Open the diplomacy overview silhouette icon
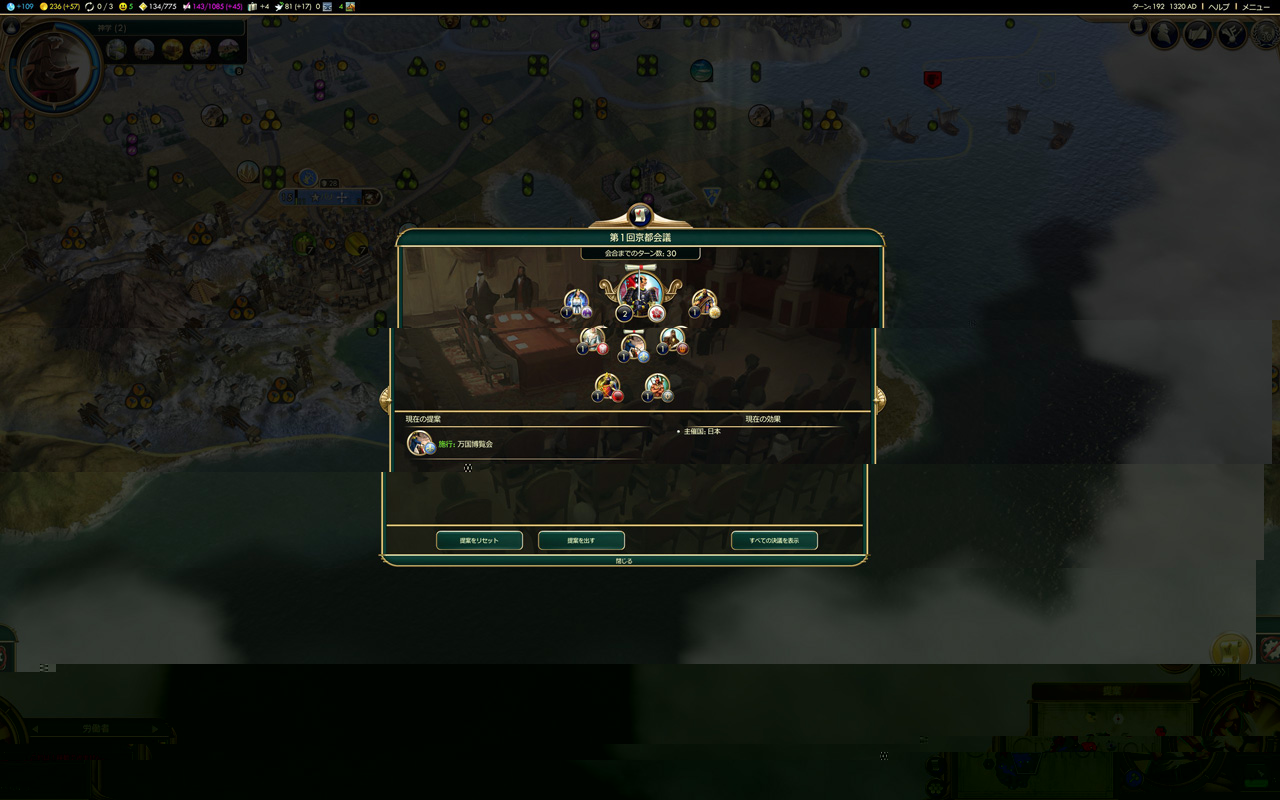 coord(1165,35)
